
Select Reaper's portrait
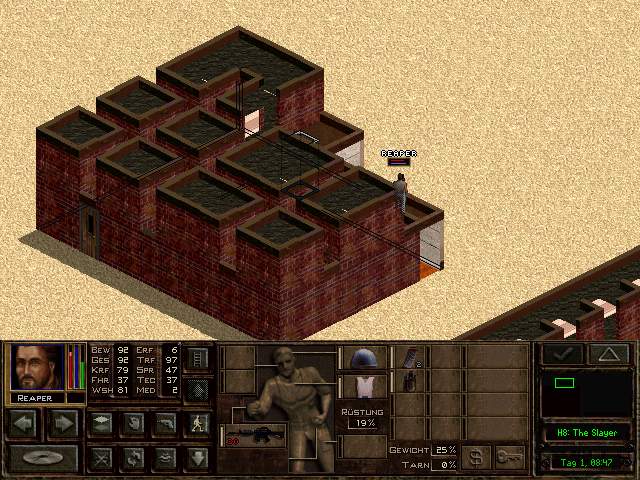pos(38,368)
